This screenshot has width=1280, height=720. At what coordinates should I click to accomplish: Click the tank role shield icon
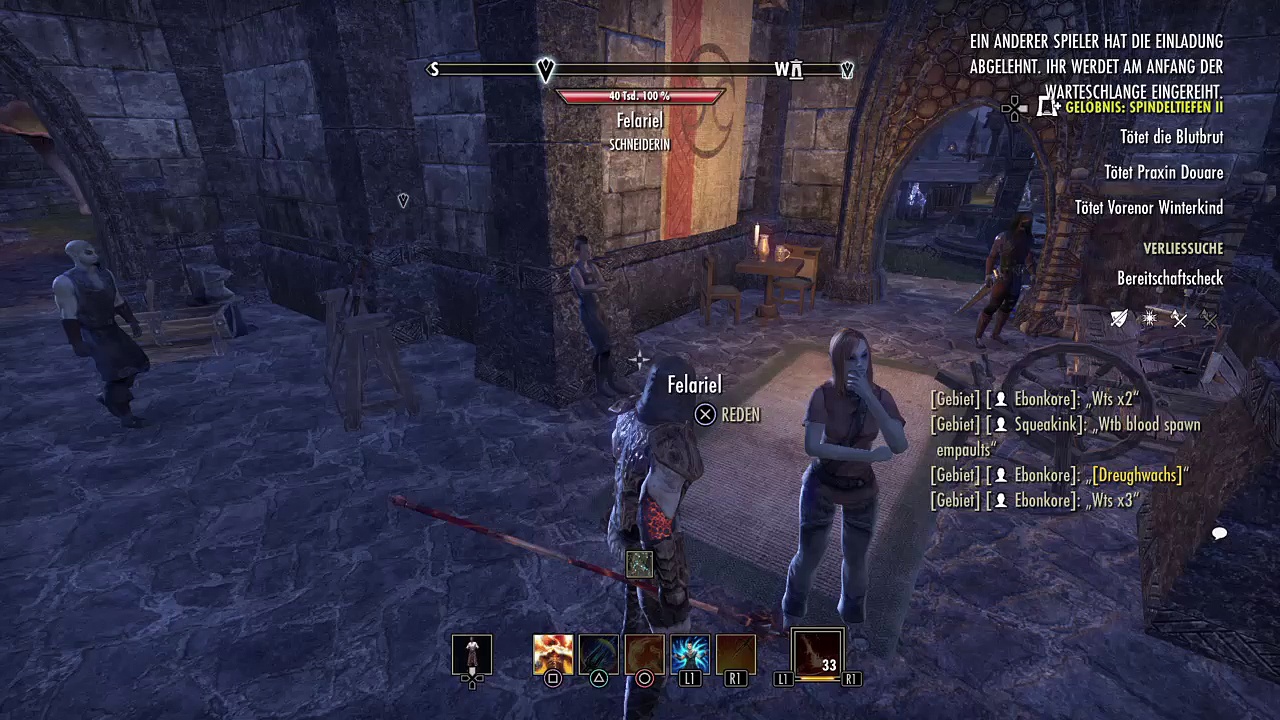click(1120, 319)
